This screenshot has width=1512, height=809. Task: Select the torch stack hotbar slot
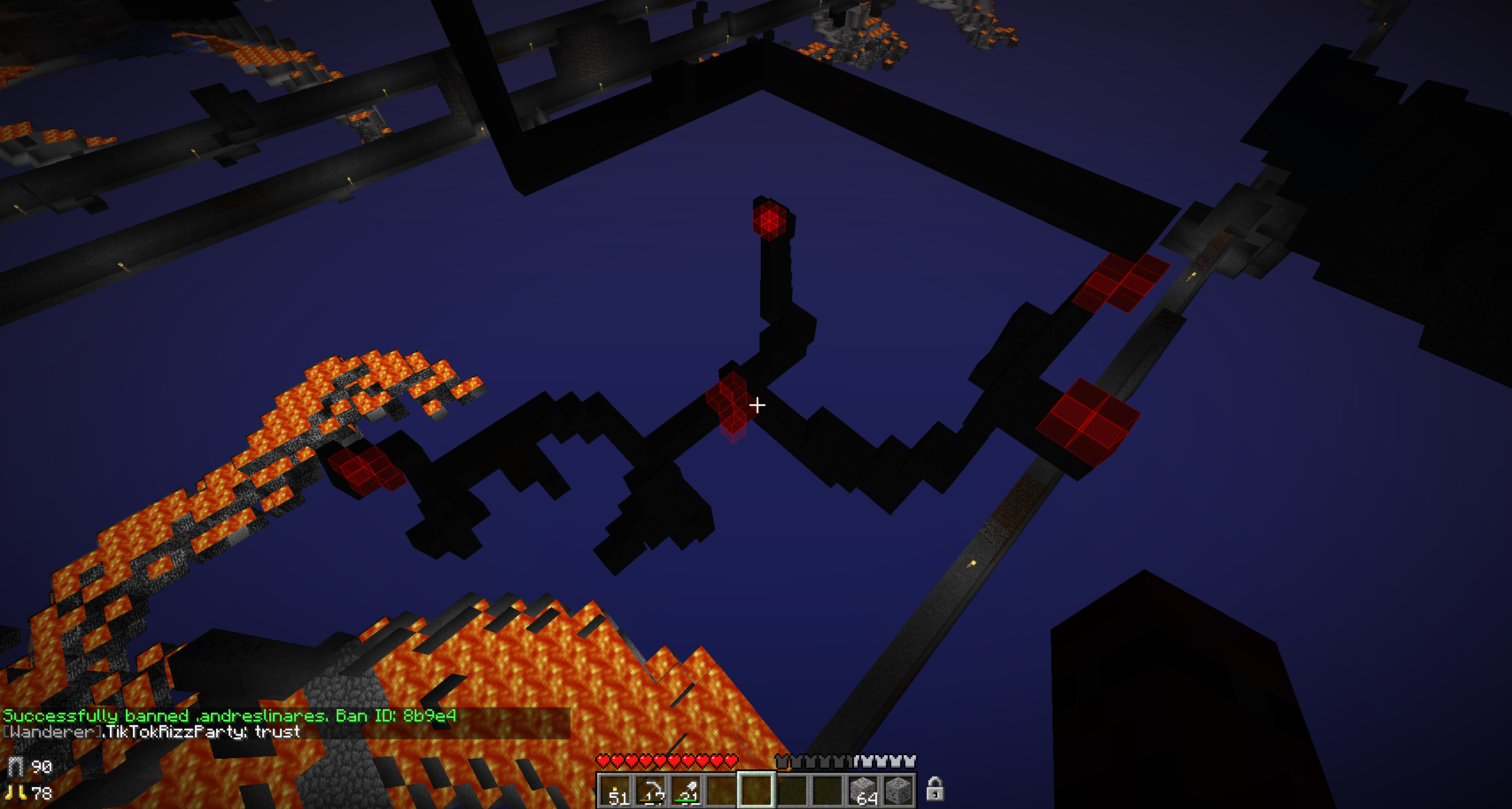point(615,790)
